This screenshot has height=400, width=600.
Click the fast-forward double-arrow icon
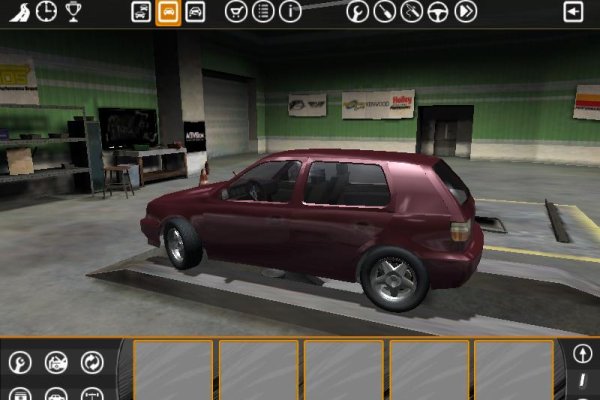pyautogui.click(x=465, y=12)
